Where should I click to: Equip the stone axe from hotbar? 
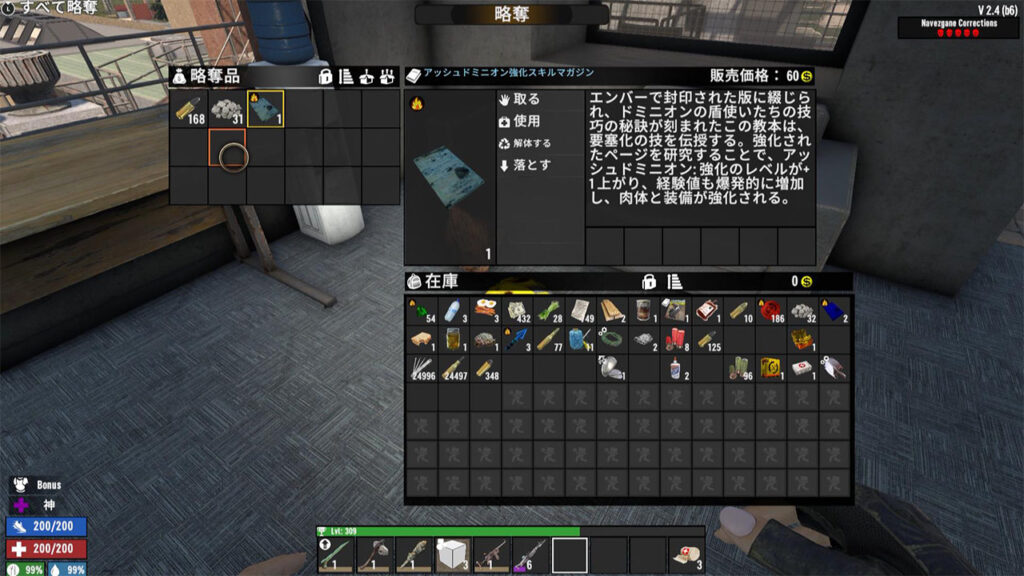374,554
